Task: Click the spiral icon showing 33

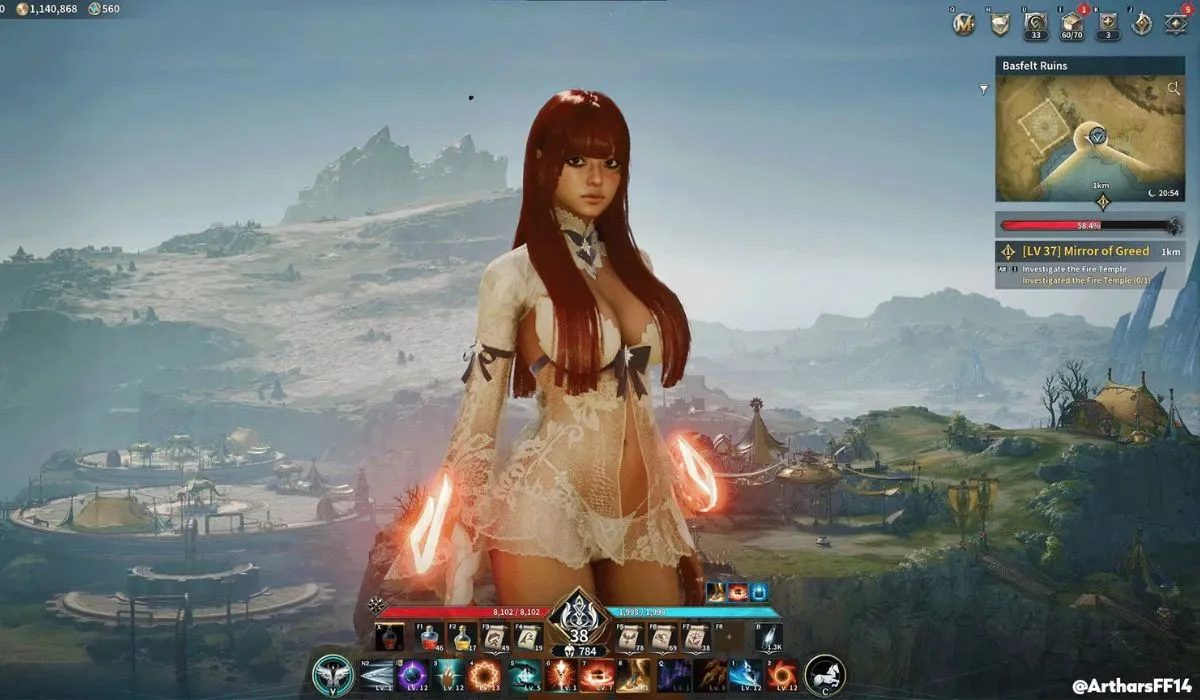Action: (x=1036, y=24)
